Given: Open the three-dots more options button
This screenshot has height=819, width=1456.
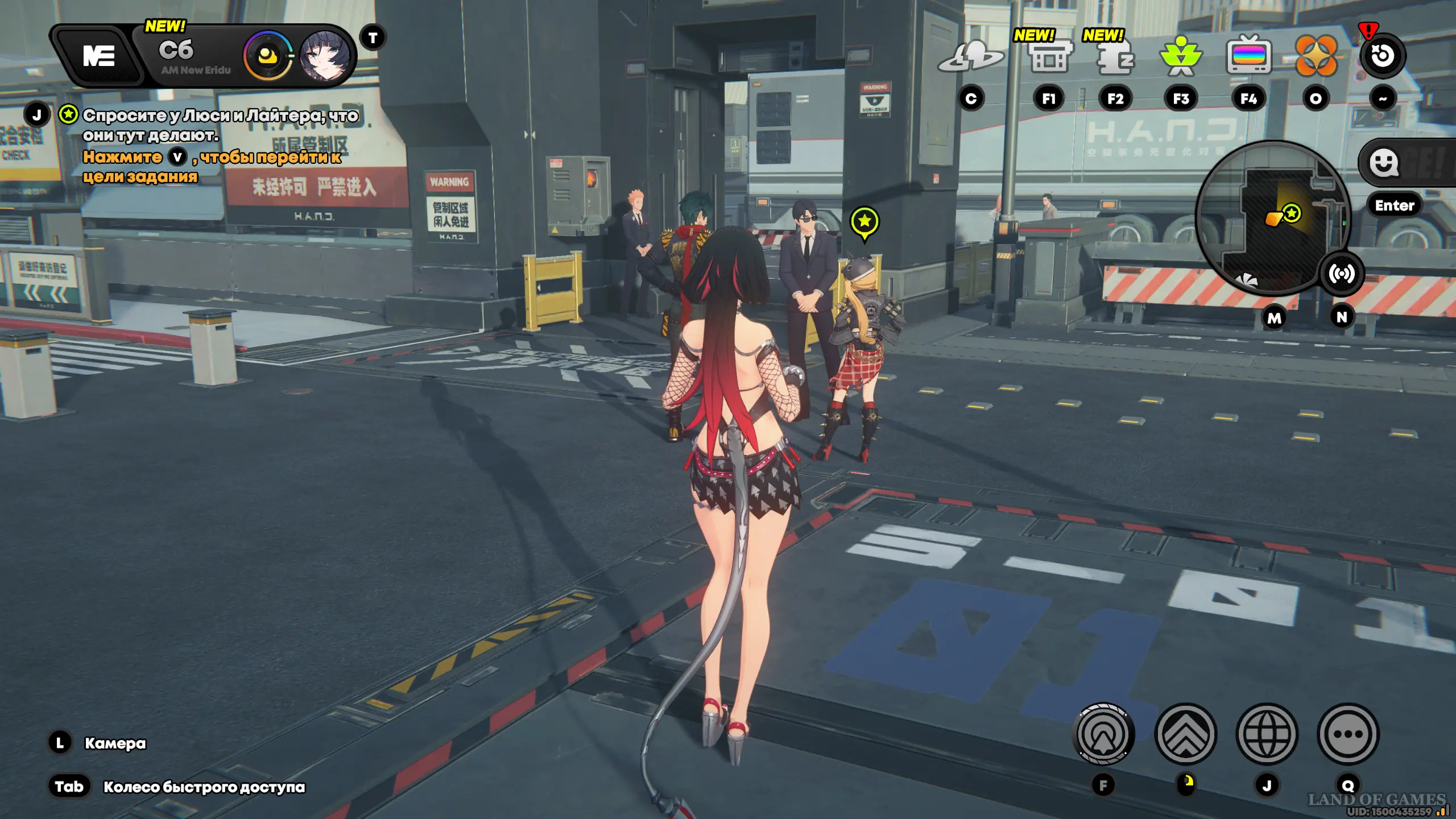Looking at the screenshot, I should [1348, 734].
